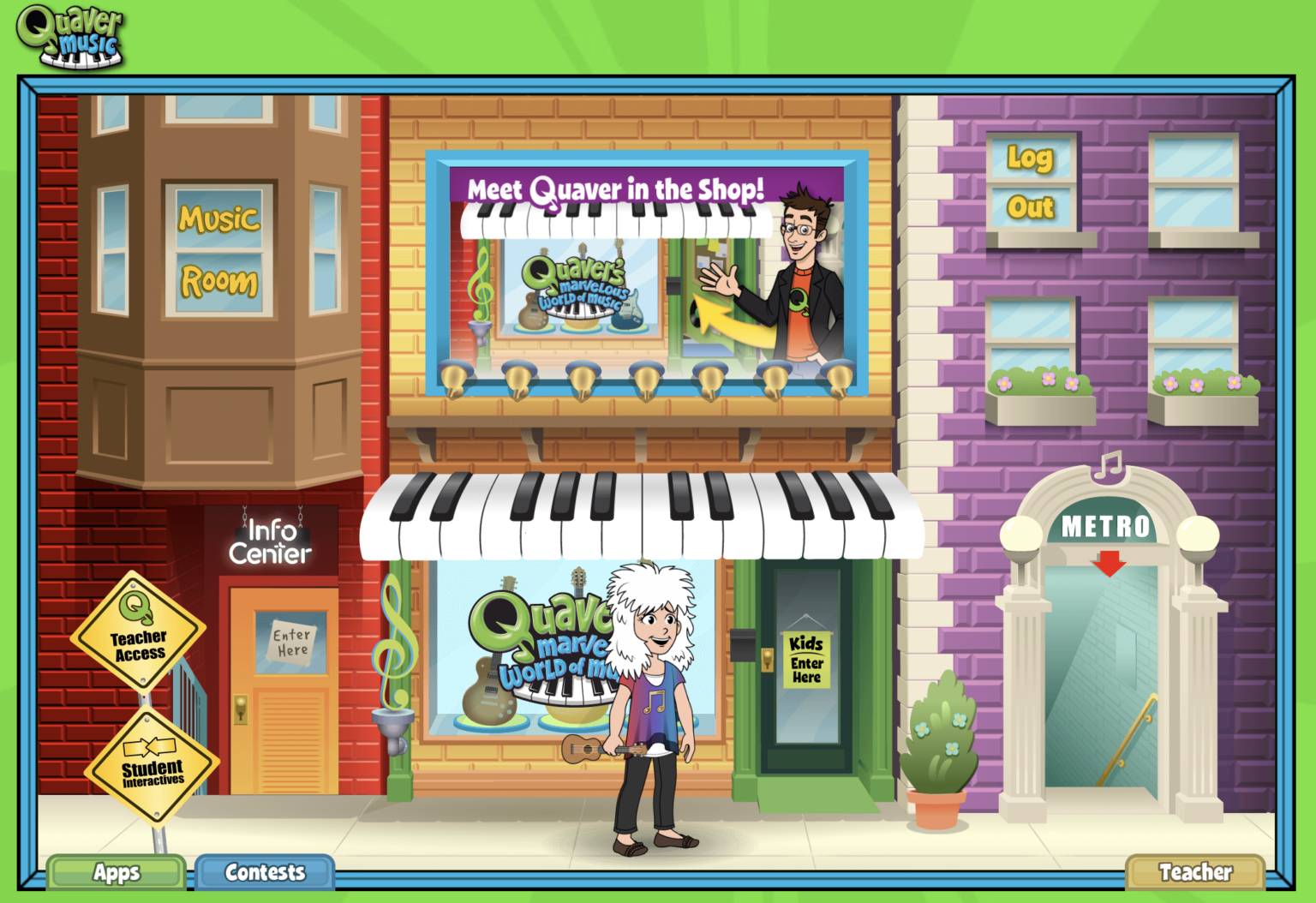
Task: Open the Apps panel
Action: click(x=116, y=872)
